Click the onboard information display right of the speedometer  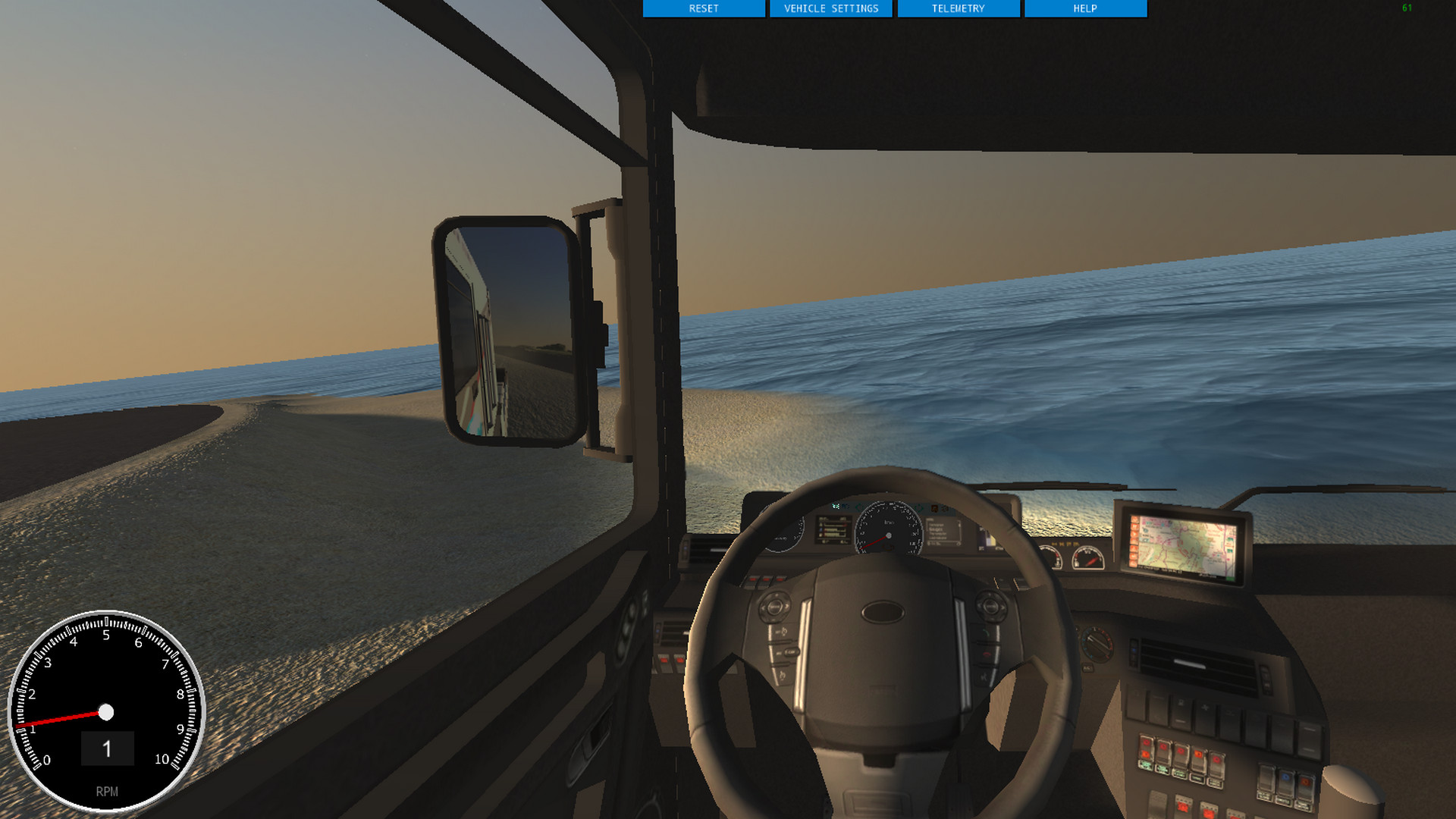point(943,532)
